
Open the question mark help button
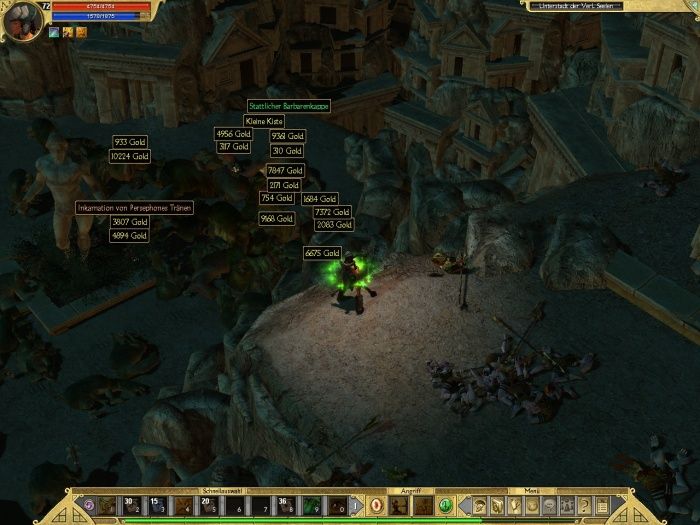tap(585, 506)
